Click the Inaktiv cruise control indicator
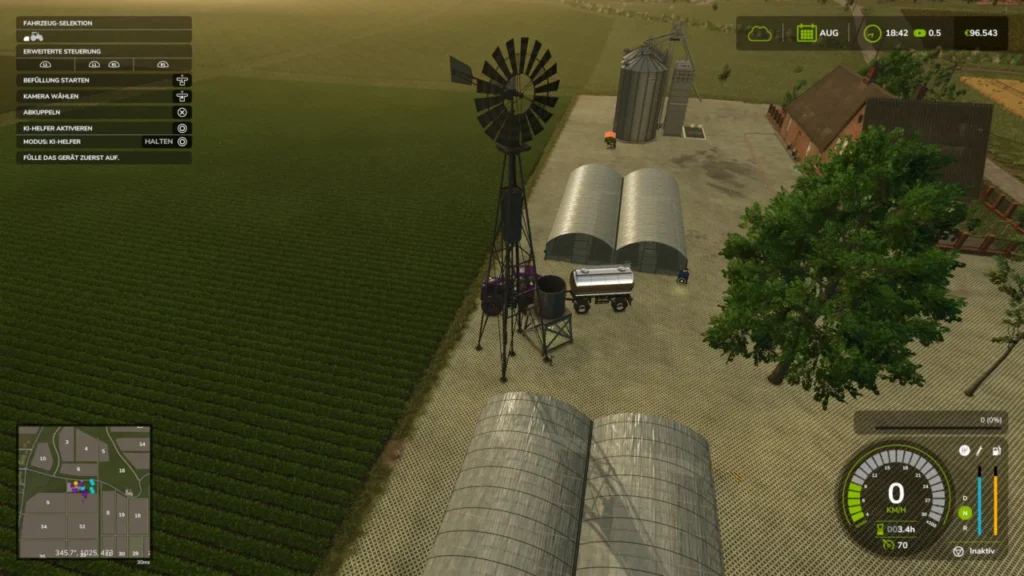Screen dimensions: 1024x576 point(975,551)
